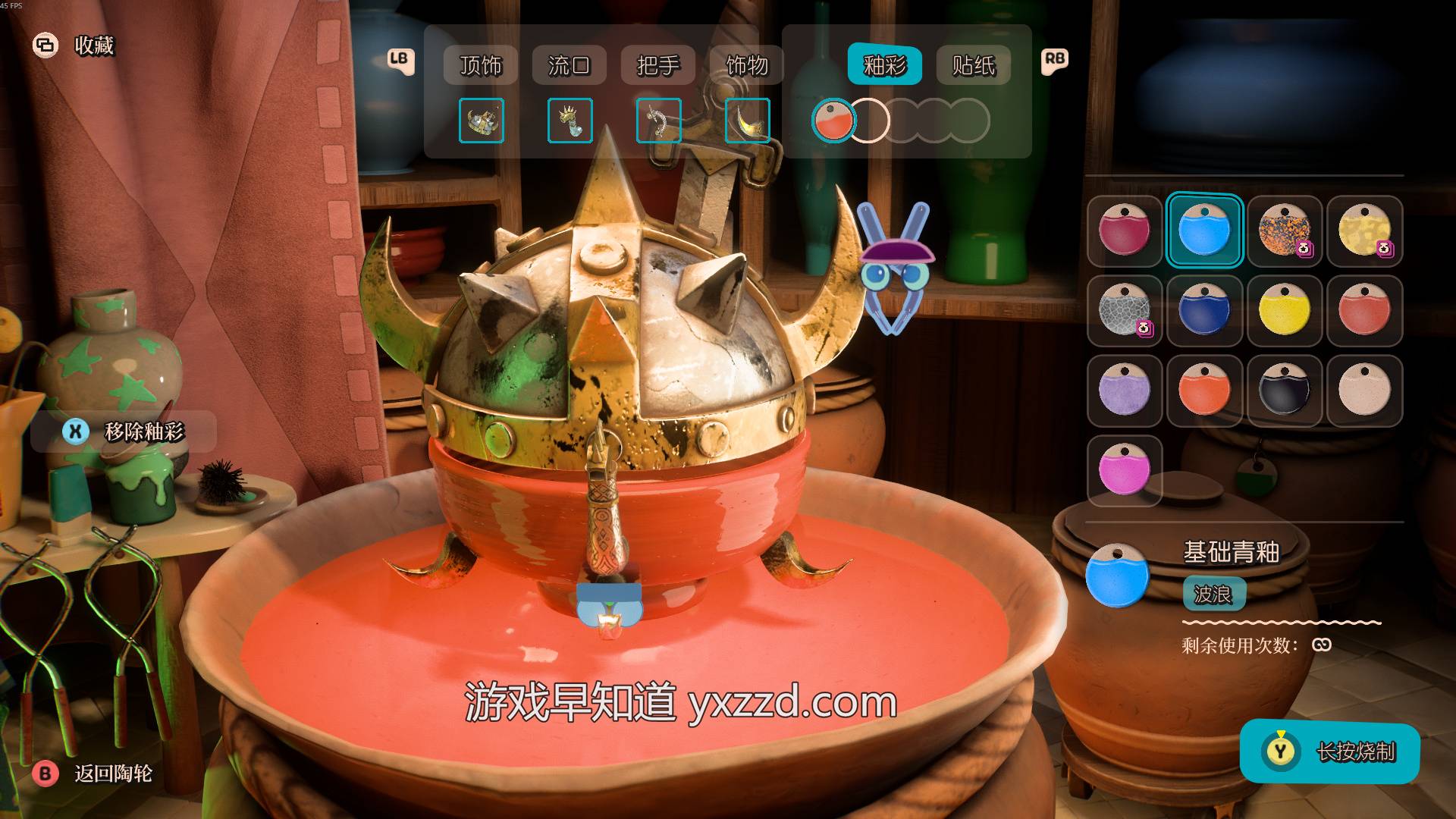Click the filled orange-red glaze layer slot

(x=833, y=121)
